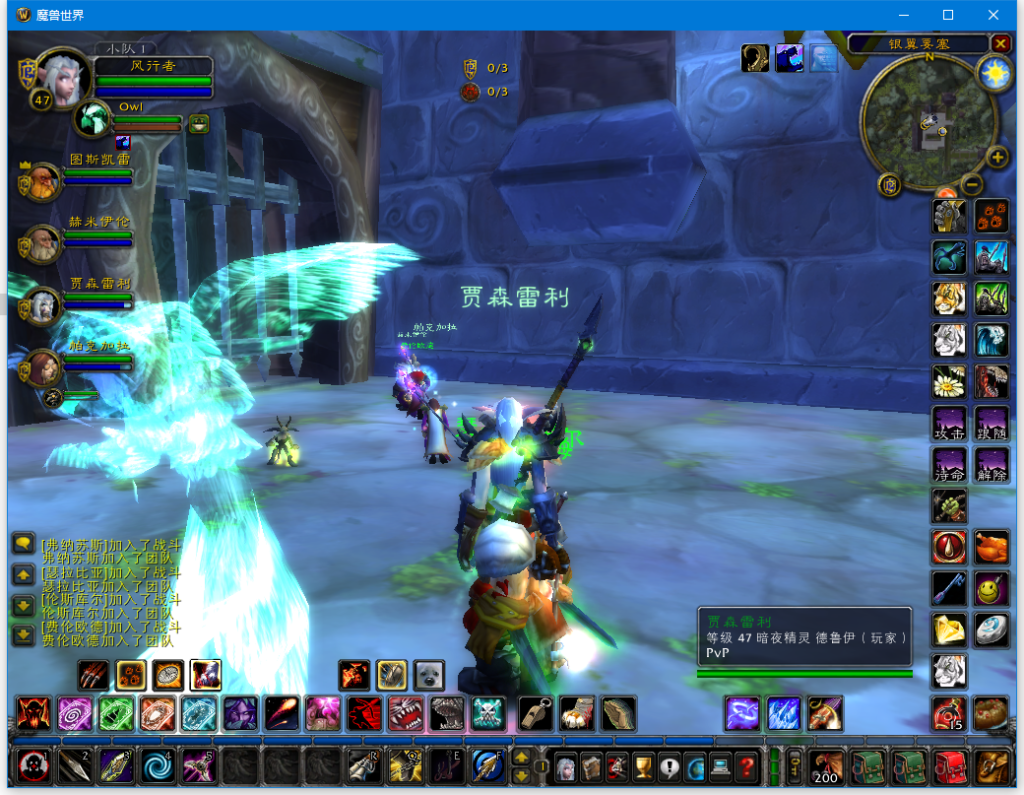Zoom out the minimap with minus button
The height and width of the screenshot is (795, 1024).
971,184
